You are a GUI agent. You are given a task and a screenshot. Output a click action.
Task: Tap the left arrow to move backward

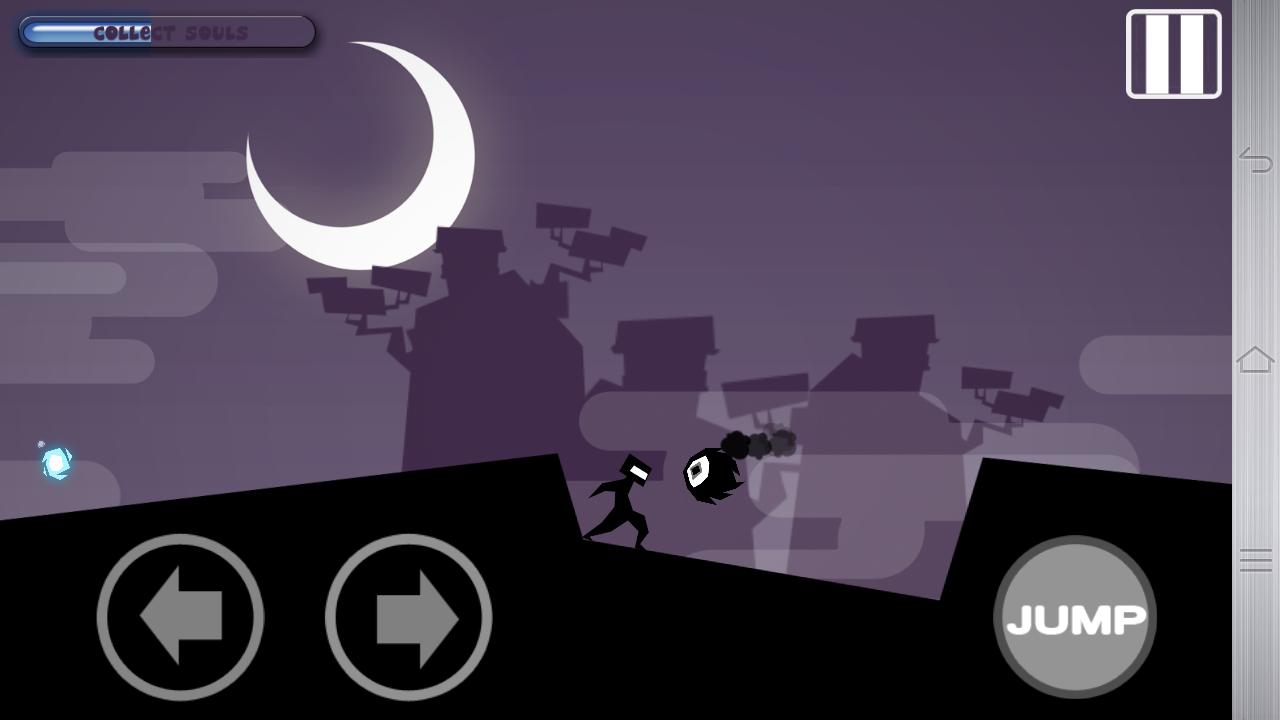tap(180, 617)
